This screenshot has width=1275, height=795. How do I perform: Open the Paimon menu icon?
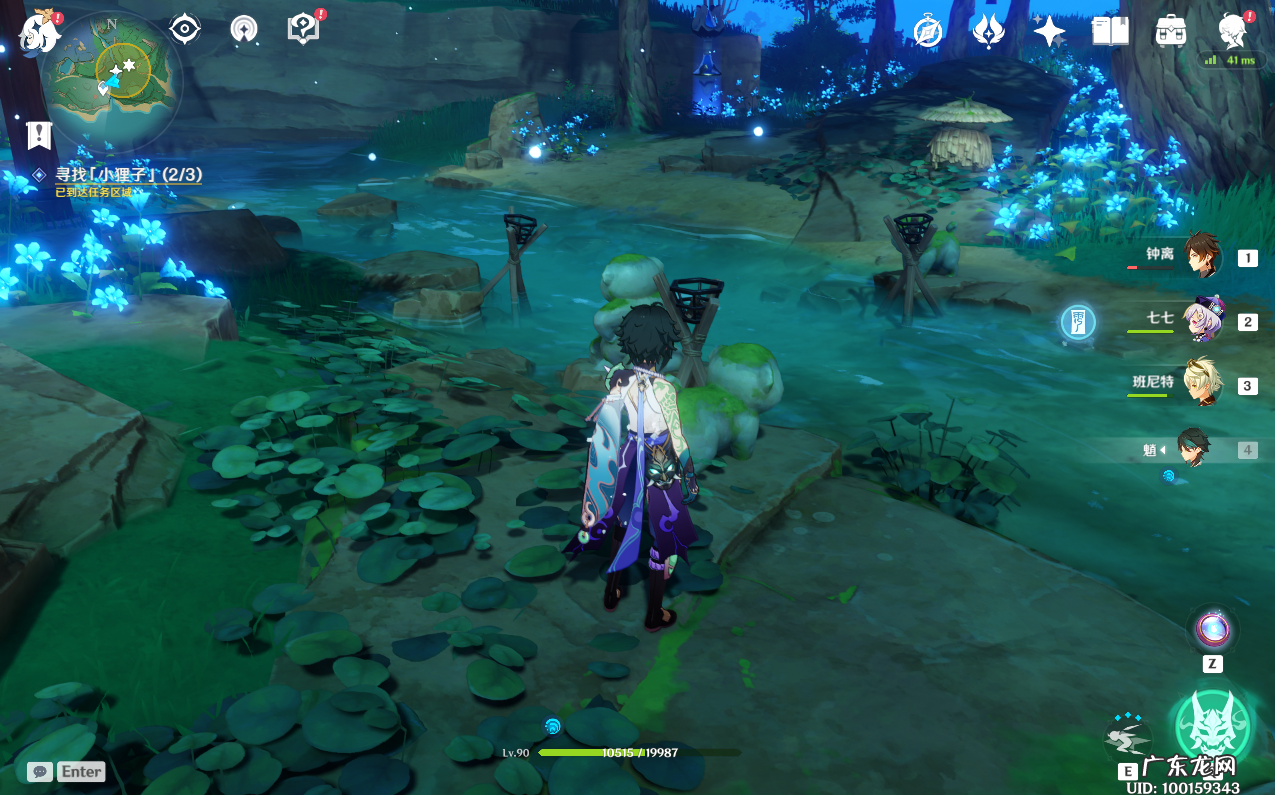41,32
